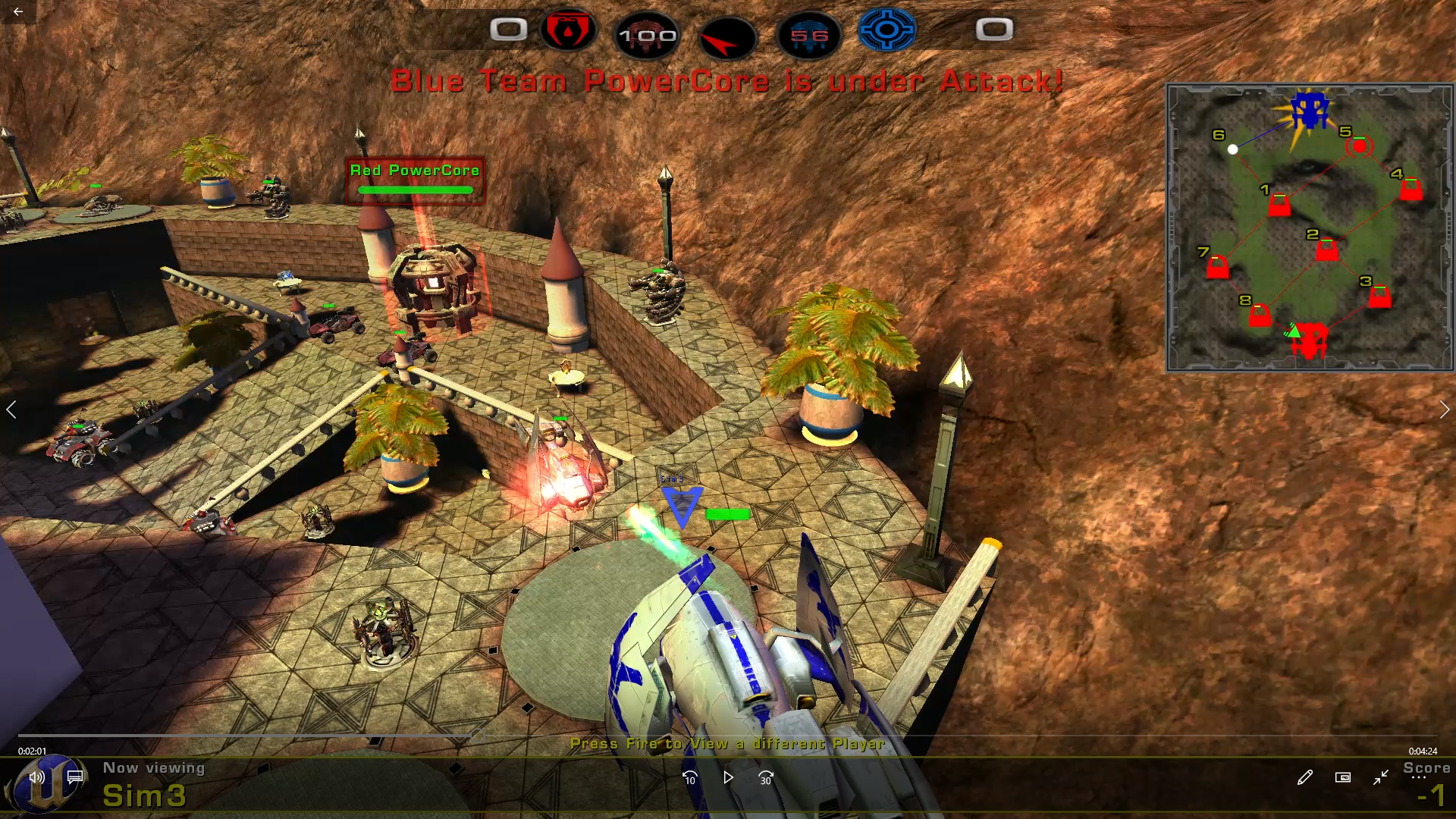Exit full screen with the shrink arrows
The image size is (1456, 819).
pos(1381,777)
